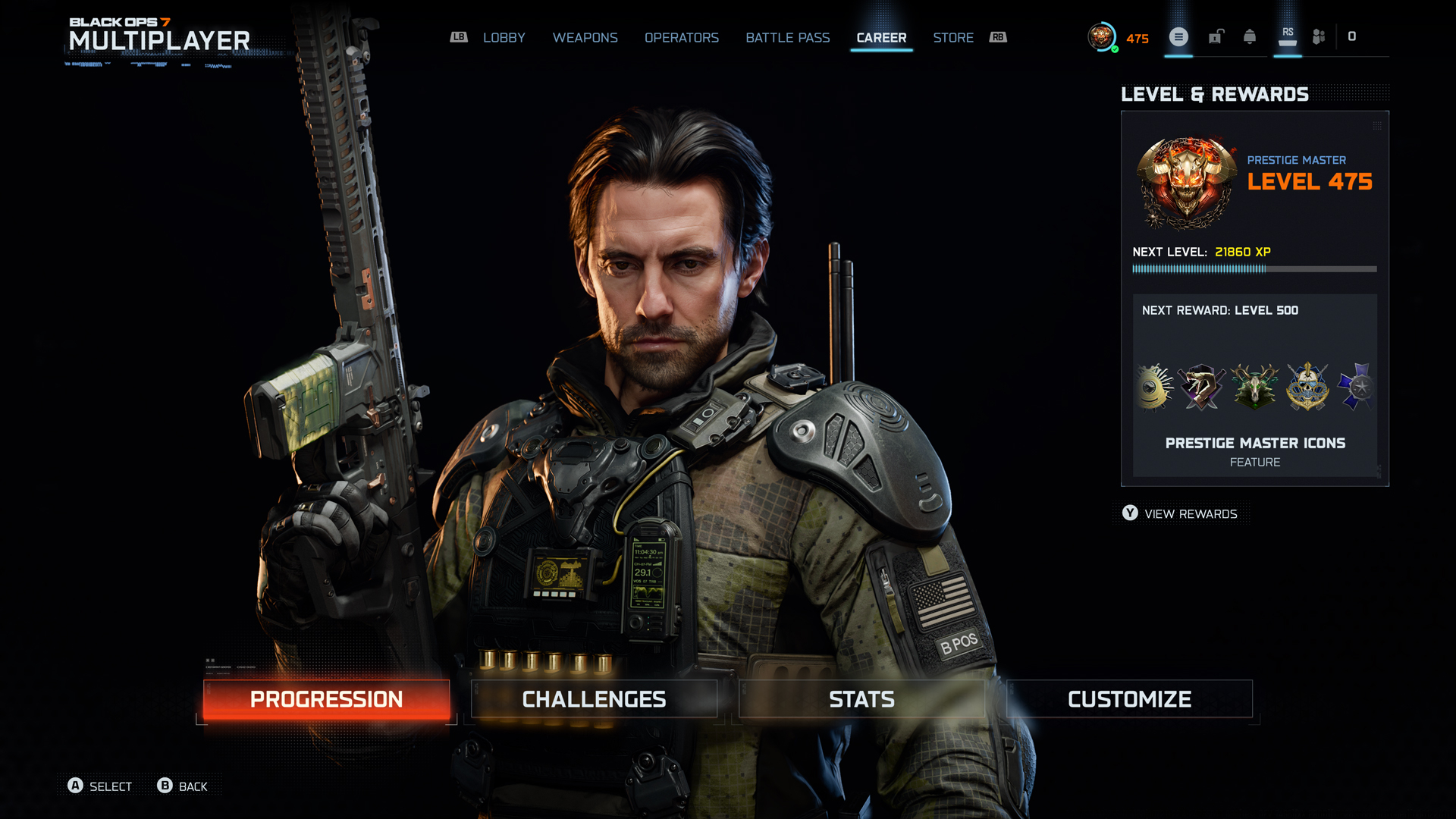Click the player emblem showing level 475
1456x819 pixels.
1102,37
